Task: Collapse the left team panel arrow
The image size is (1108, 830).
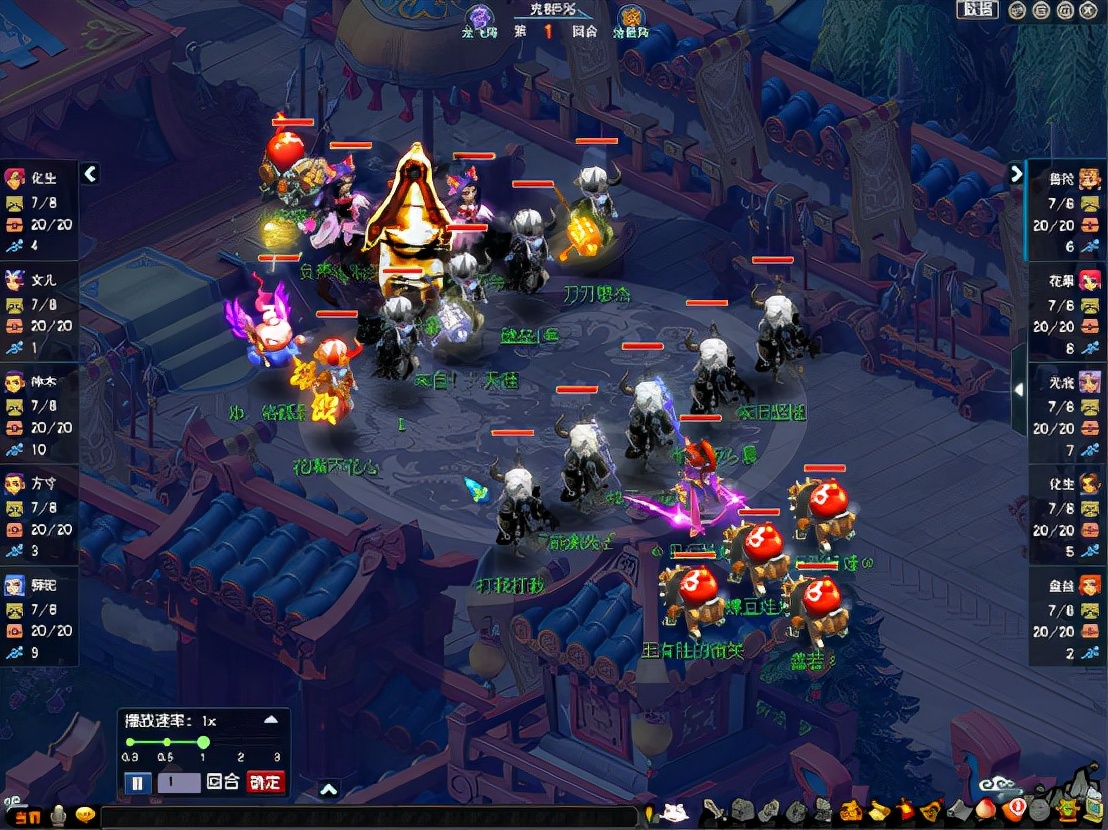Action: pos(90,174)
